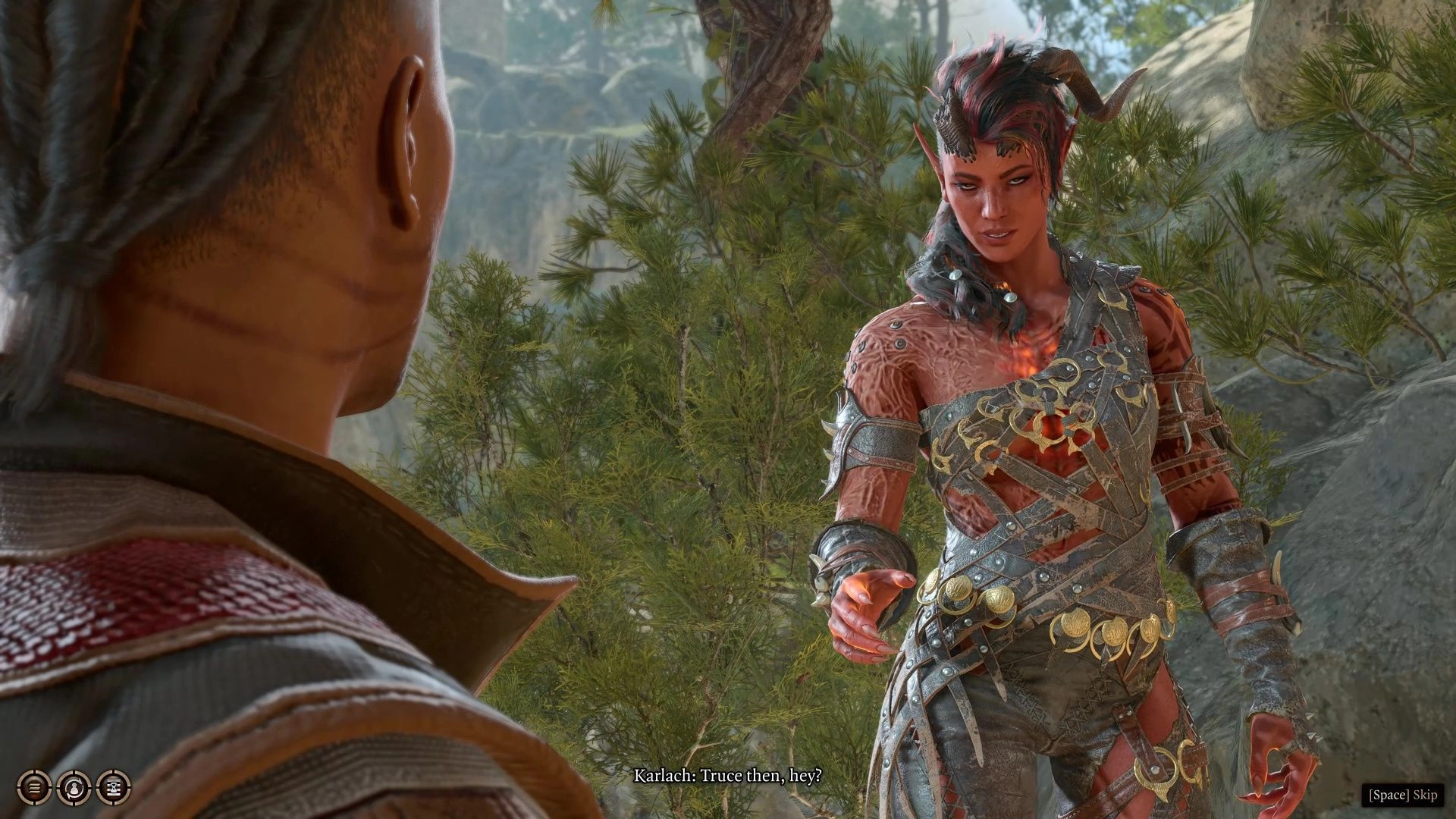Click the switch character icon
The image size is (1456, 819).
coord(74,788)
